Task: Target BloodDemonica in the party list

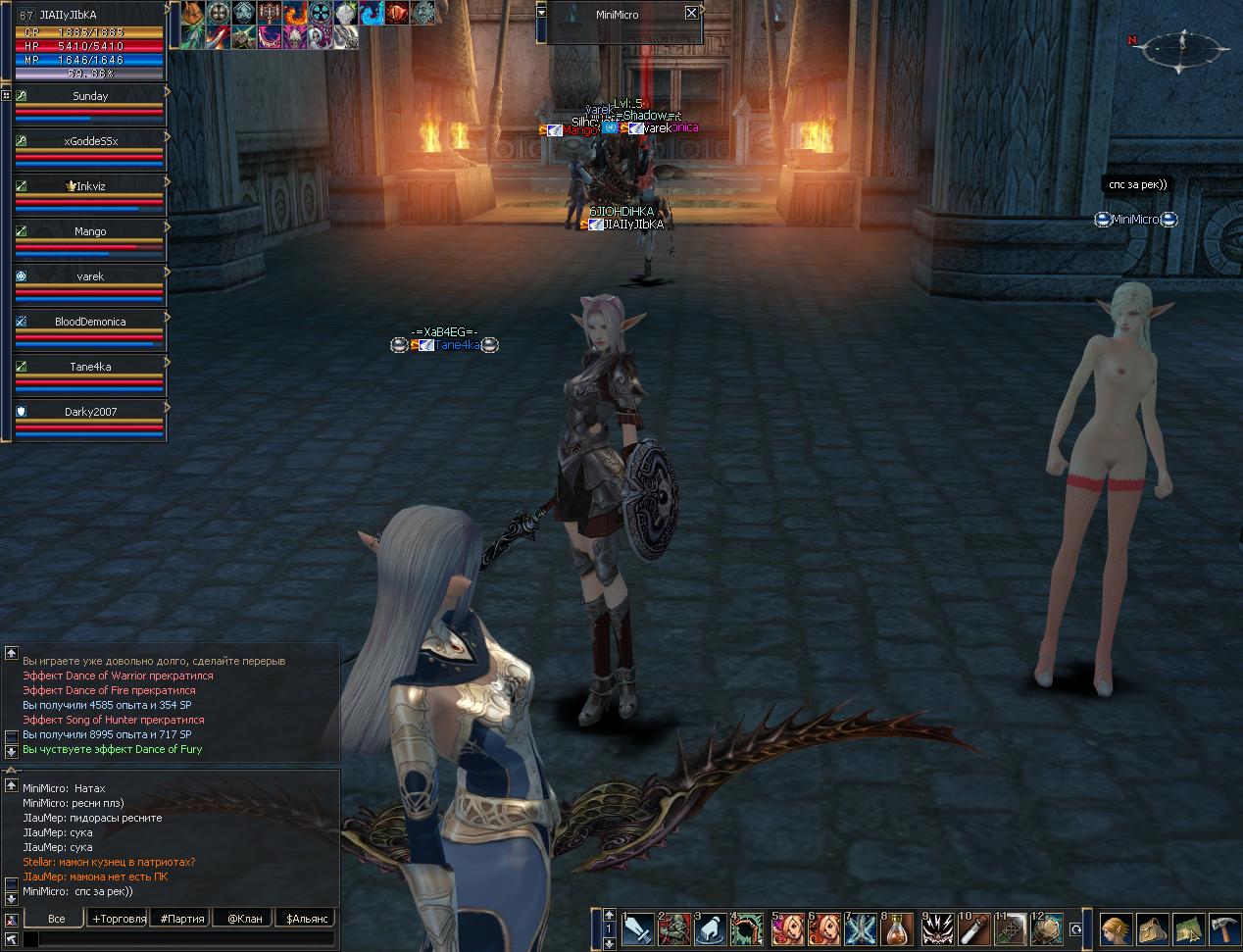Action: (90, 322)
